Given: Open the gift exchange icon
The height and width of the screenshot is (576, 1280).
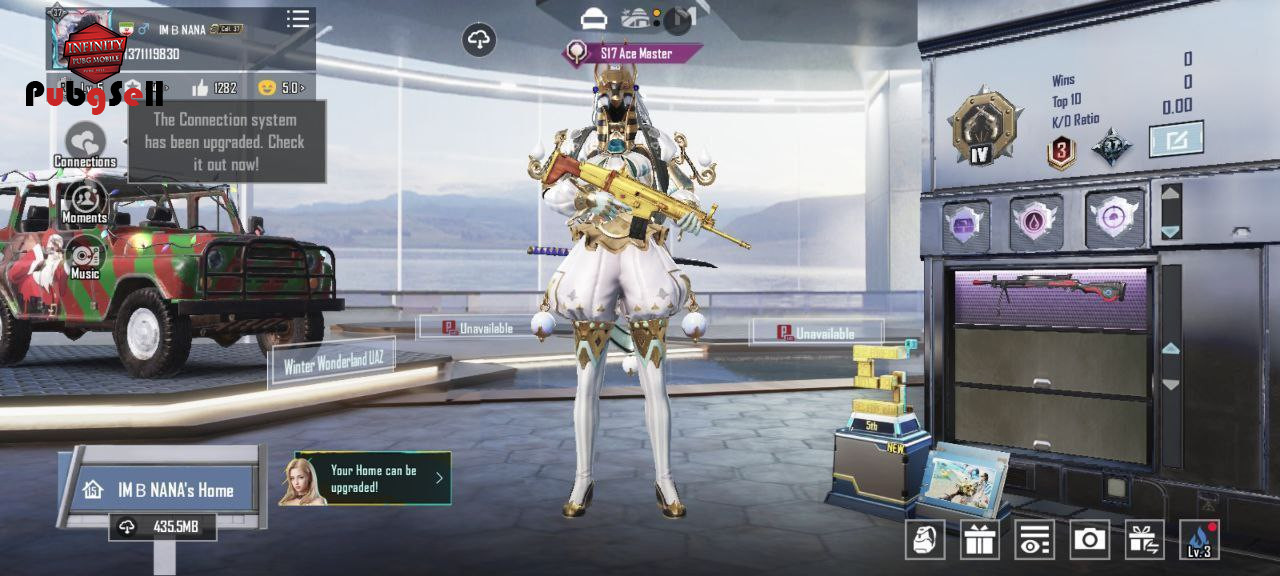Looking at the screenshot, I should click(1144, 540).
